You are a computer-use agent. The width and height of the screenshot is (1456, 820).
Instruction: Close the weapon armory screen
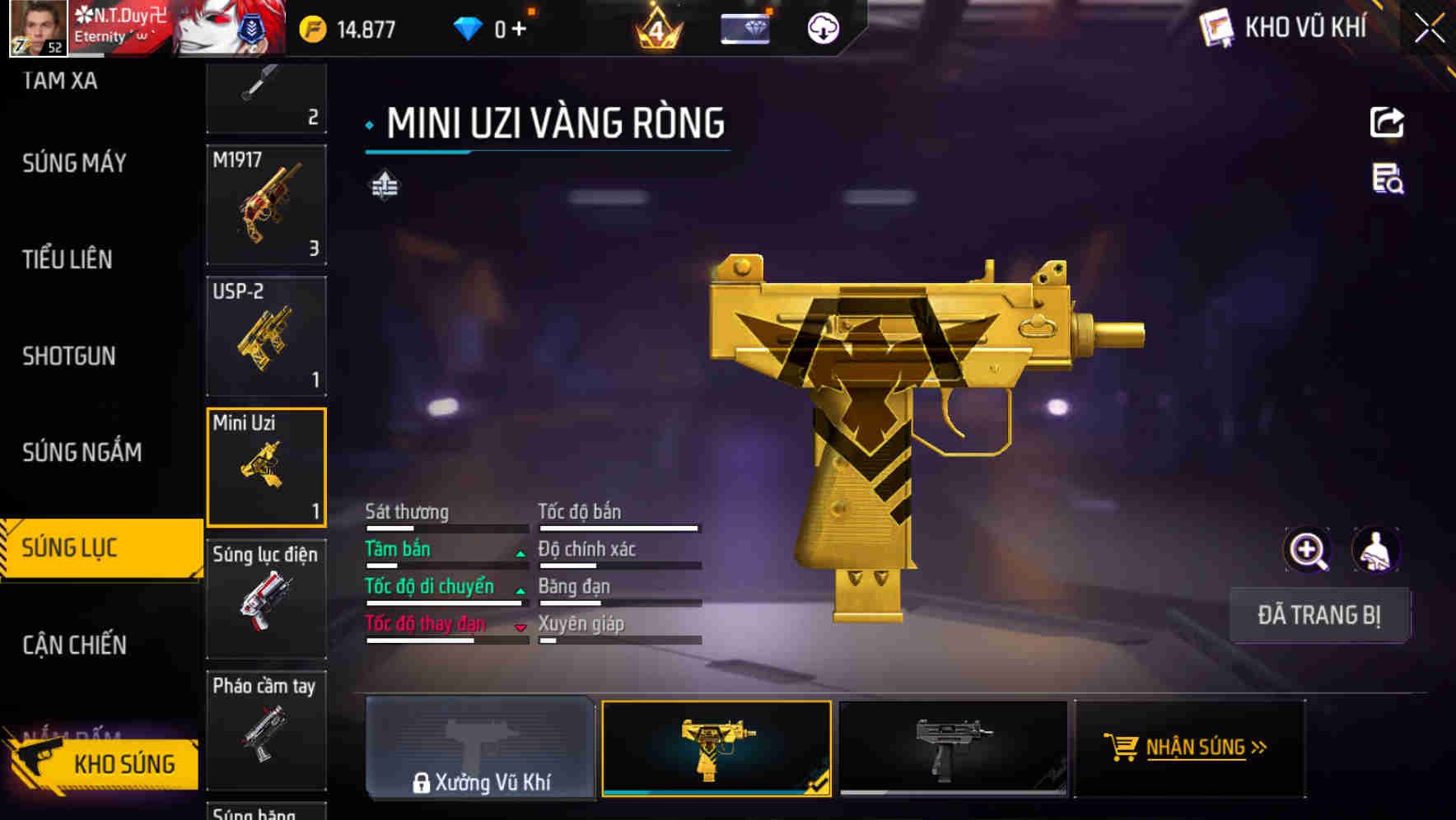pos(1430,29)
